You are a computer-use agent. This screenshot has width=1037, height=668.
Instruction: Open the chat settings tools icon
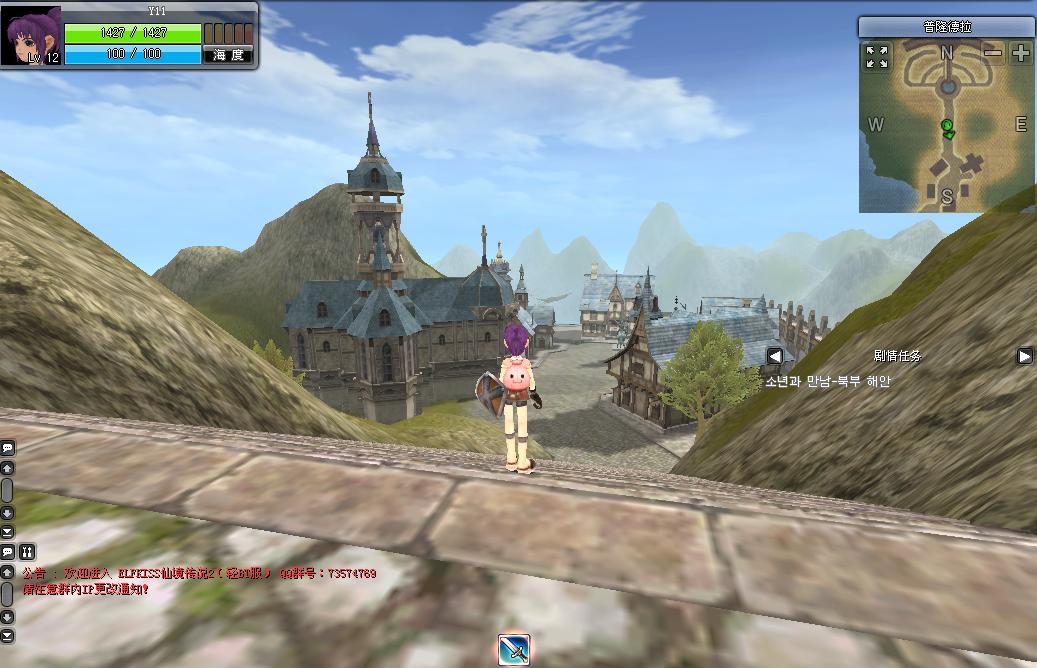tap(27, 551)
